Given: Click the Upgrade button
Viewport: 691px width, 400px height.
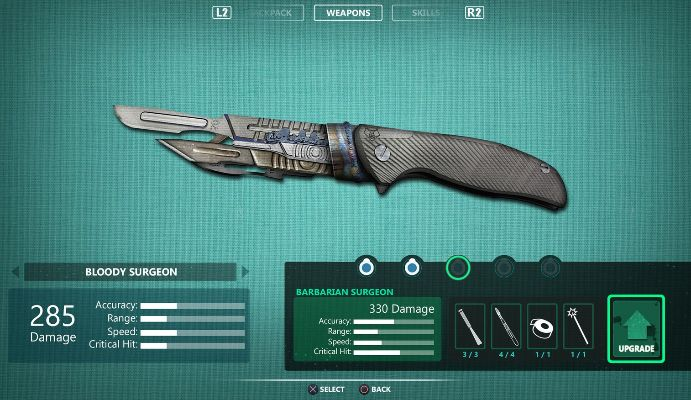Looking at the screenshot, I should tap(635, 330).
